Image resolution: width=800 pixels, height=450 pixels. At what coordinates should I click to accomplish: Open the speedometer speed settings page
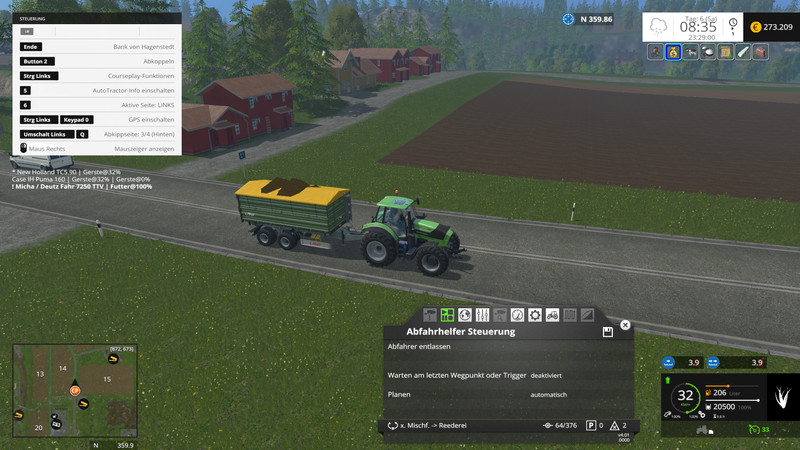tap(517, 315)
